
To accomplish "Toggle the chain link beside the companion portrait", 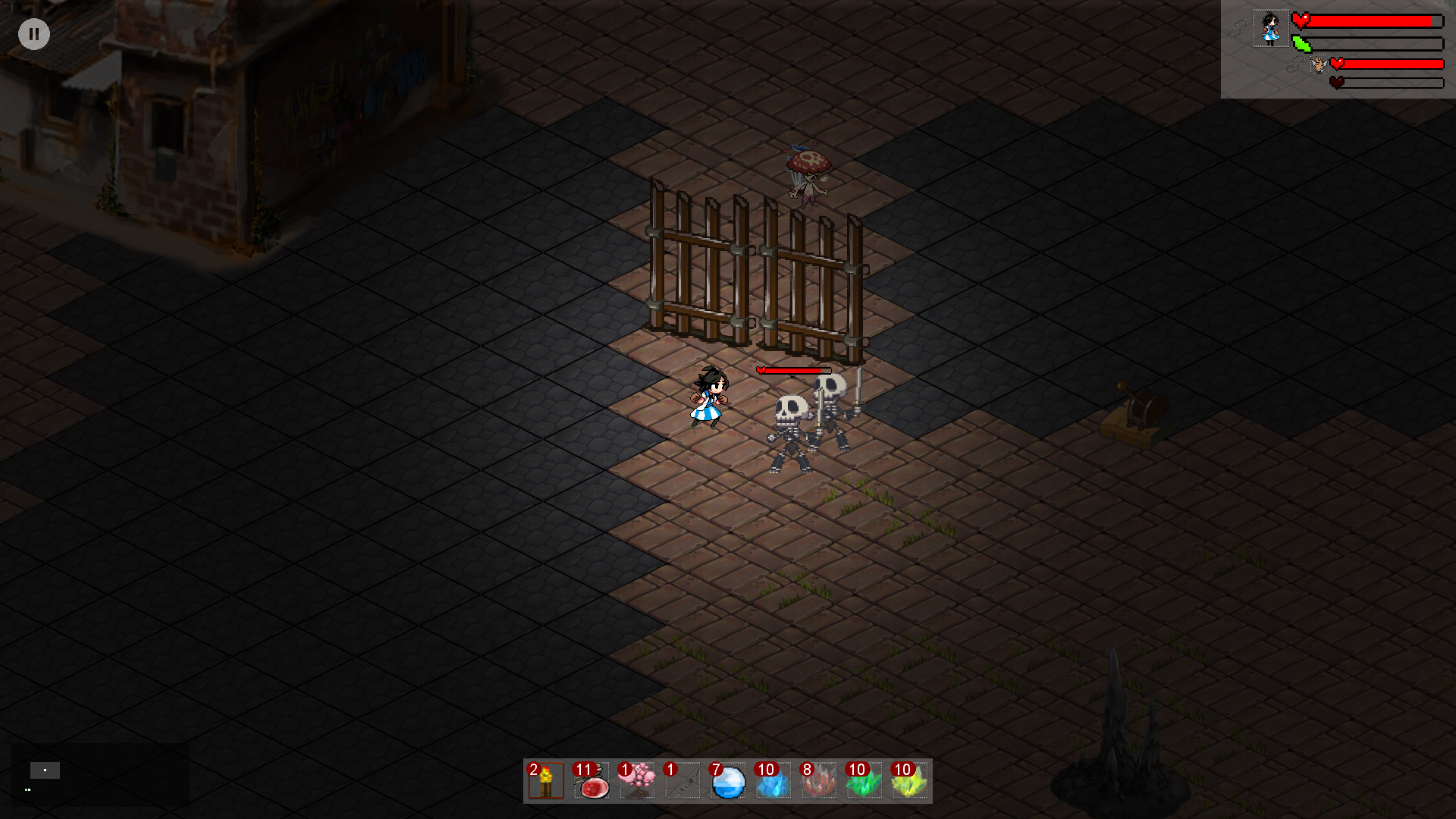I will tap(1295, 65).
